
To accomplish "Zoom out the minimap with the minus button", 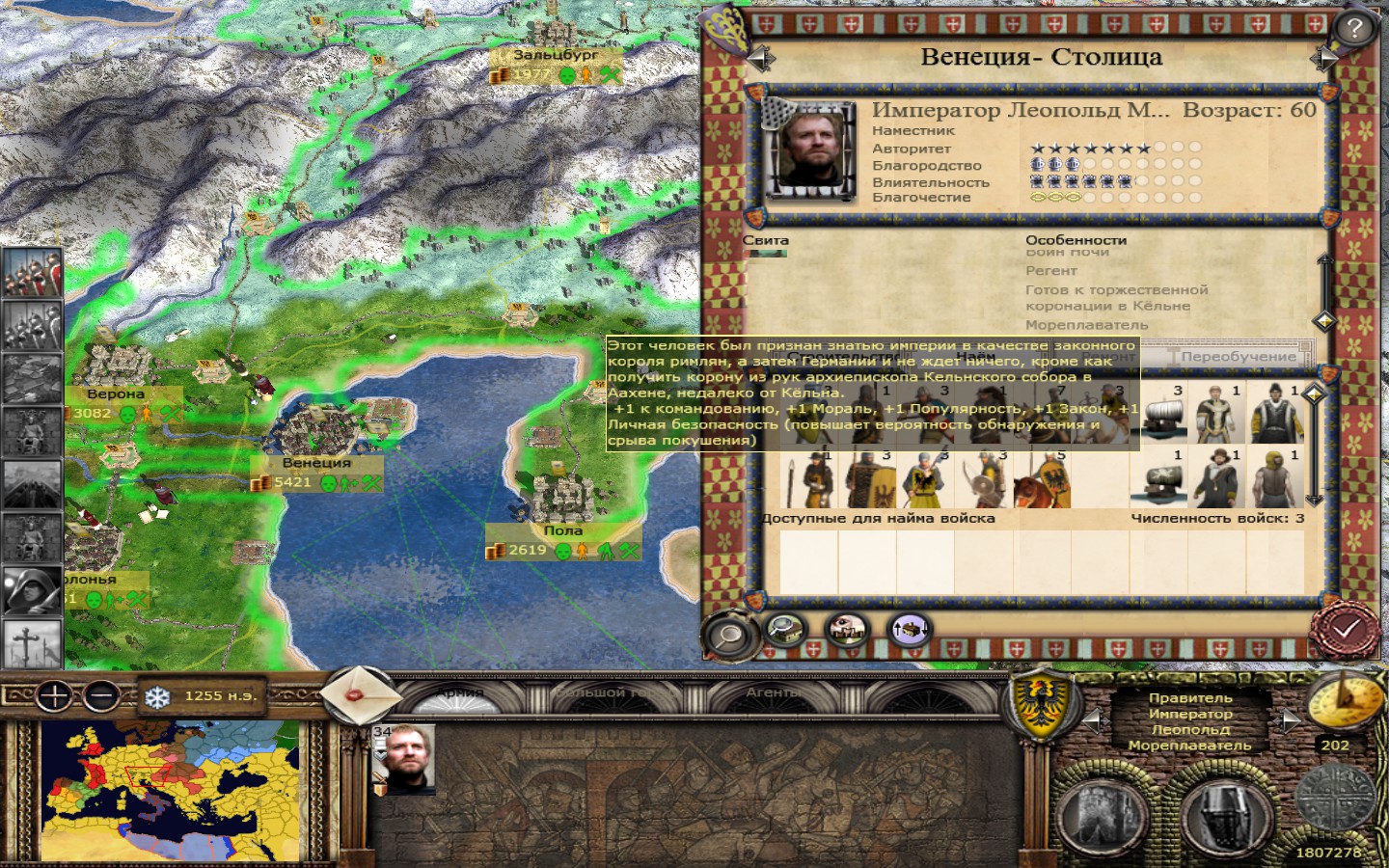I will tap(100, 695).
